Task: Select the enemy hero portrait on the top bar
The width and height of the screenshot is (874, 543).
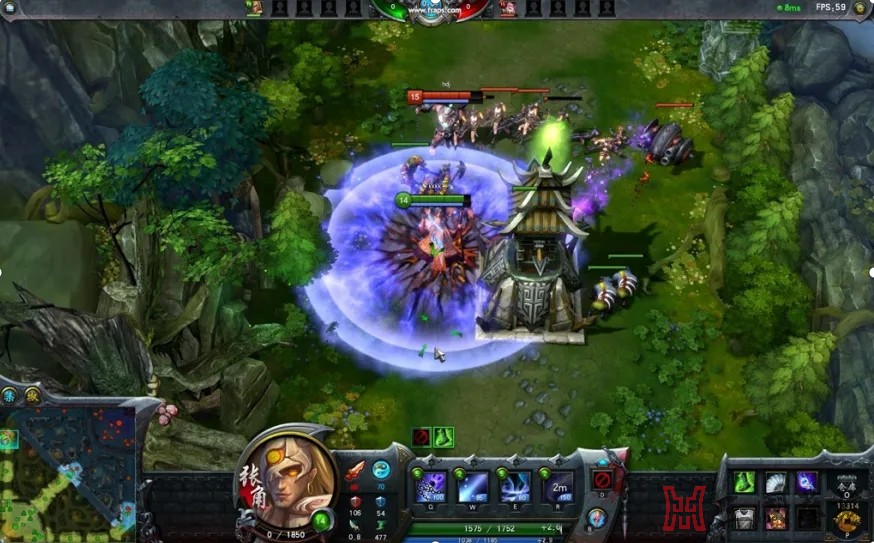Action: click(508, 8)
